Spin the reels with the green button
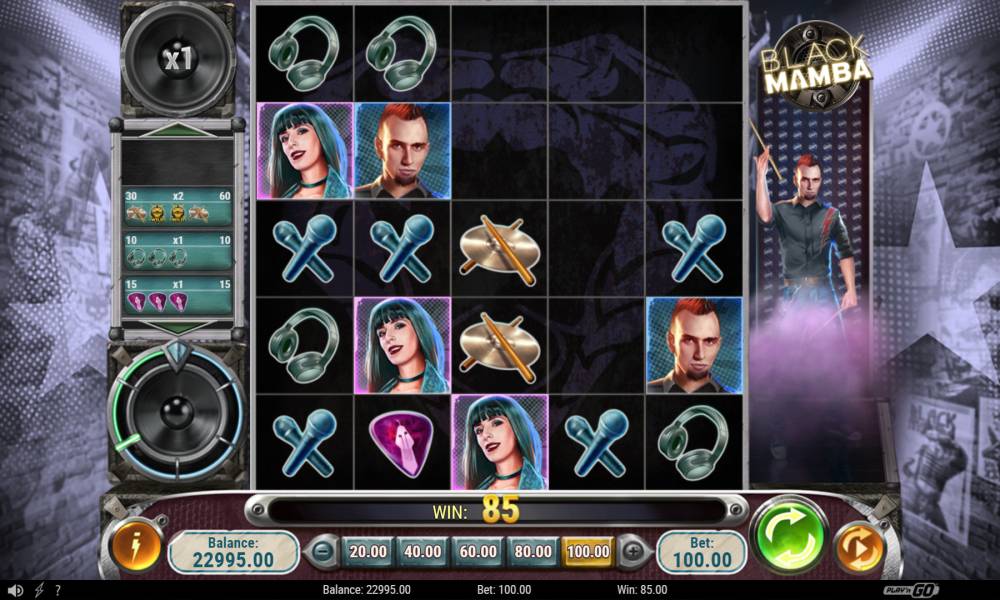Screen dimensions: 1000x600 (789, 536)
